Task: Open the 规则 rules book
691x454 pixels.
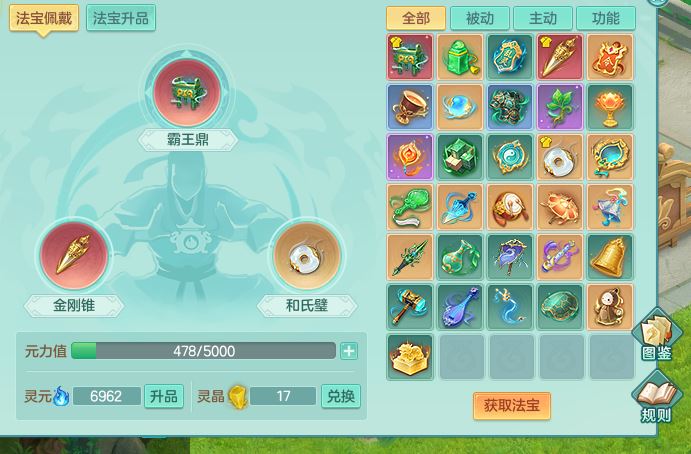Action: [657, 397]
